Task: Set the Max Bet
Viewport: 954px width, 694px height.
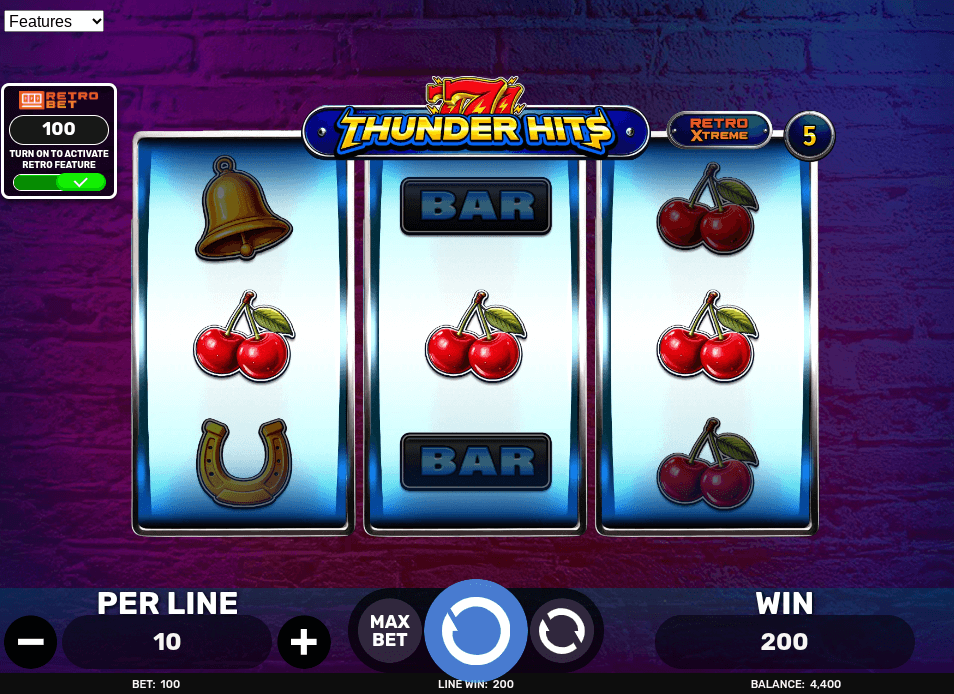Action: coord(390,631)
